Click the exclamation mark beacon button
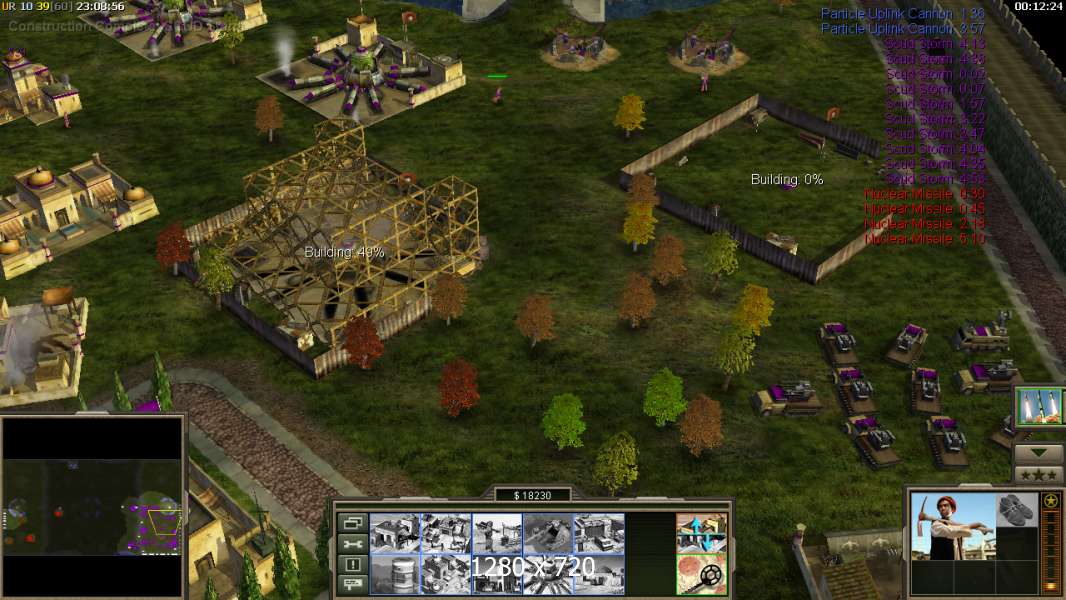Viewport: 1066px width, 600px height. coord(352,565)
